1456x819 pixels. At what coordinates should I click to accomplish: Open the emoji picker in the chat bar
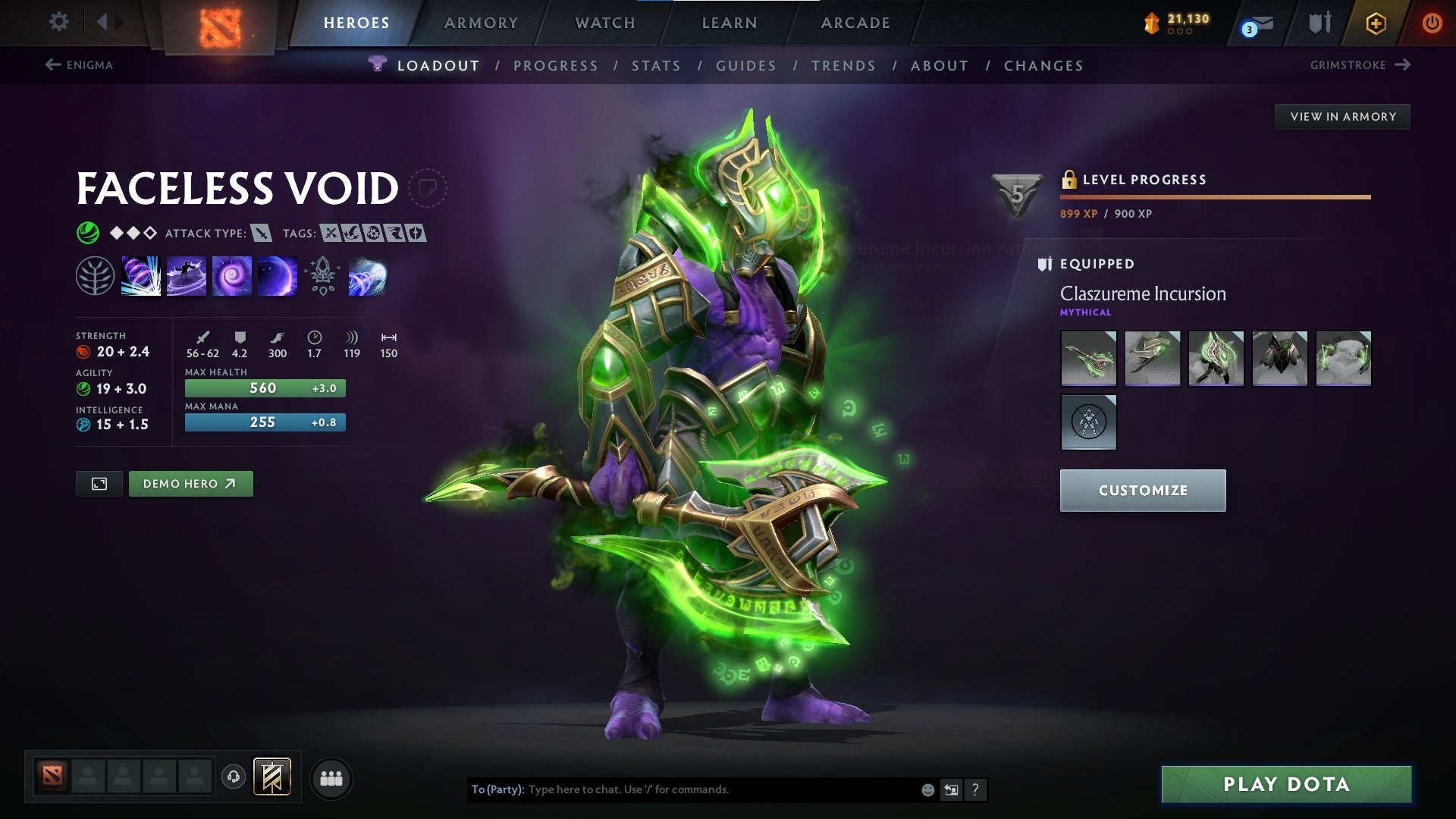tap(927, 789)
